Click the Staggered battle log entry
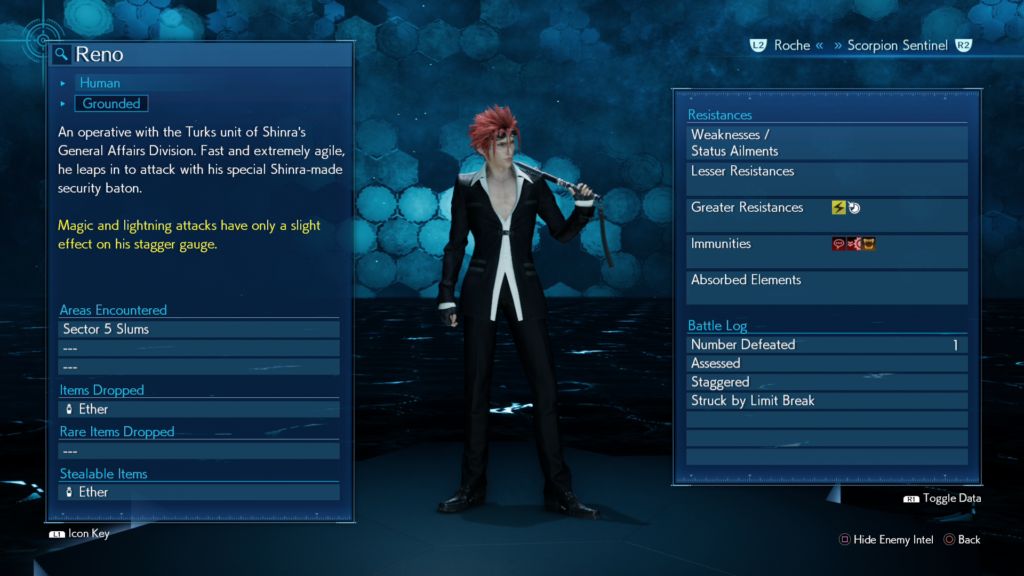This screenshot has height=576, width=1024. (x=827, y=382)
